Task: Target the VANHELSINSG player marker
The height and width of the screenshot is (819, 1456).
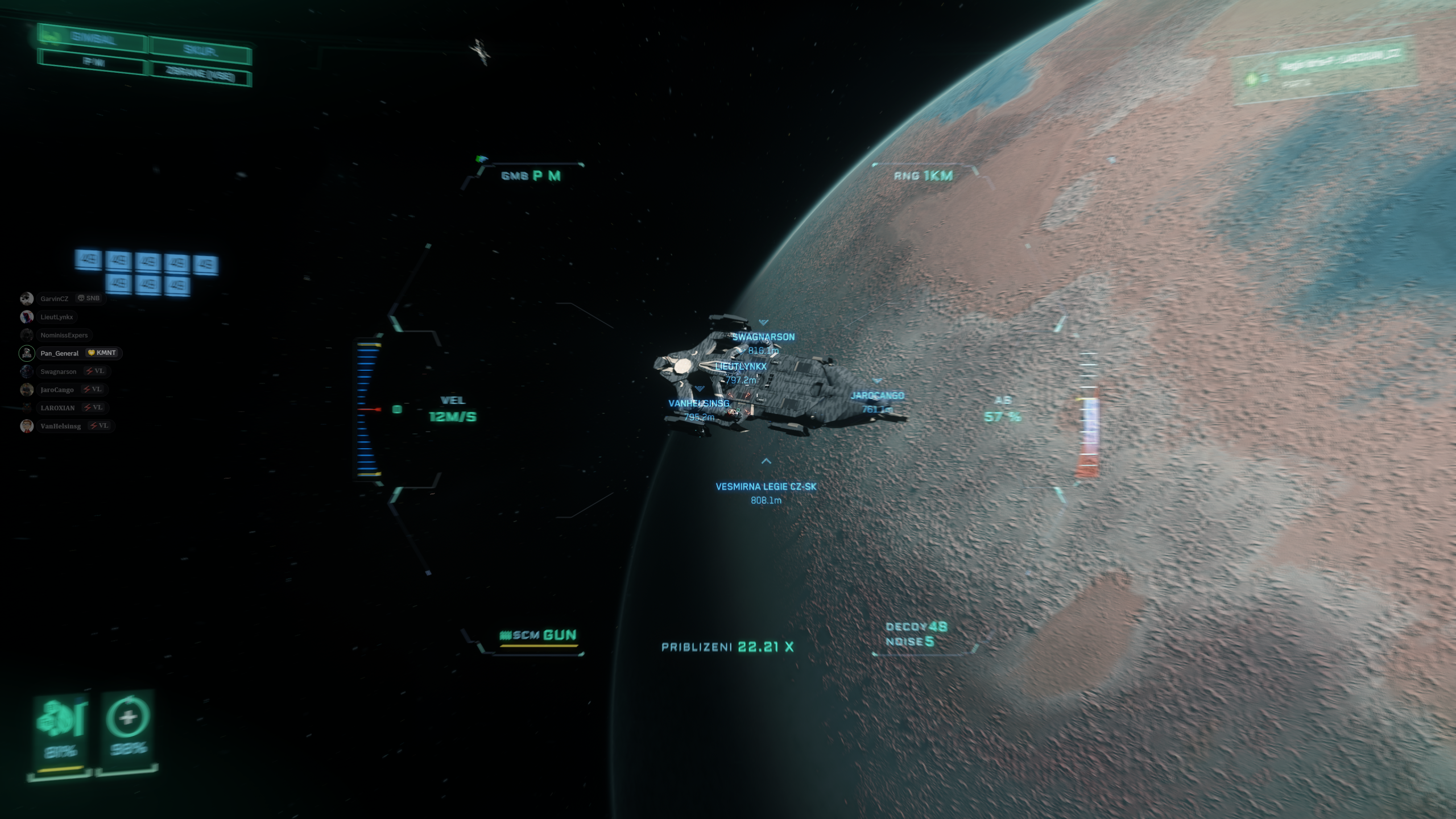Action: coord(698,403)
